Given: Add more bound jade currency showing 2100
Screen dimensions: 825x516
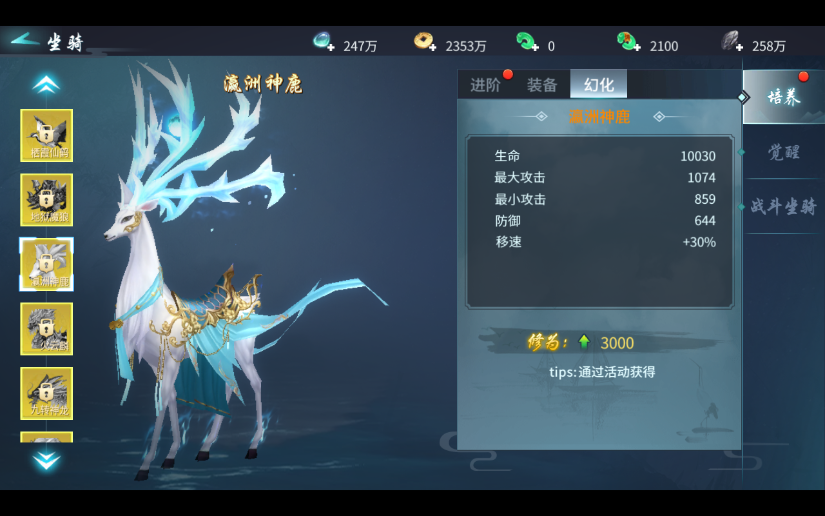Looking at the screenshot, I should [x=629, y=41].
